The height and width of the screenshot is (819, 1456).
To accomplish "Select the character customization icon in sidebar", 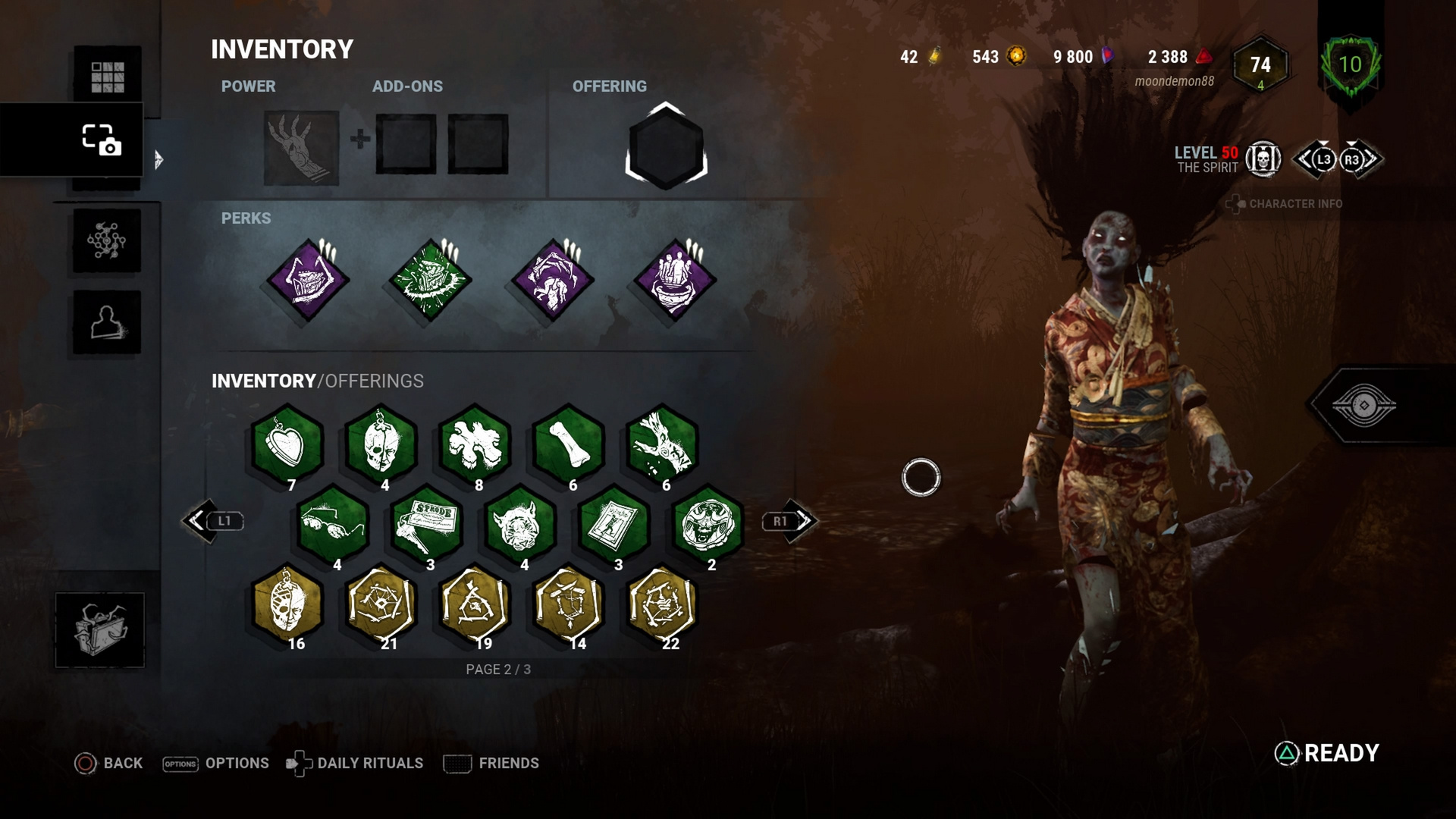I will [106, 322].
